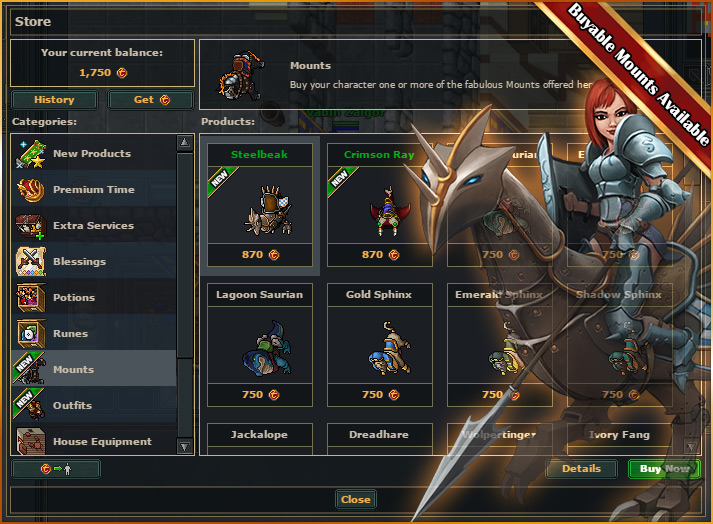Choose the Steelbeak mount
The height and width of the screenshot is (524, 713).
[x=259, y=208]
